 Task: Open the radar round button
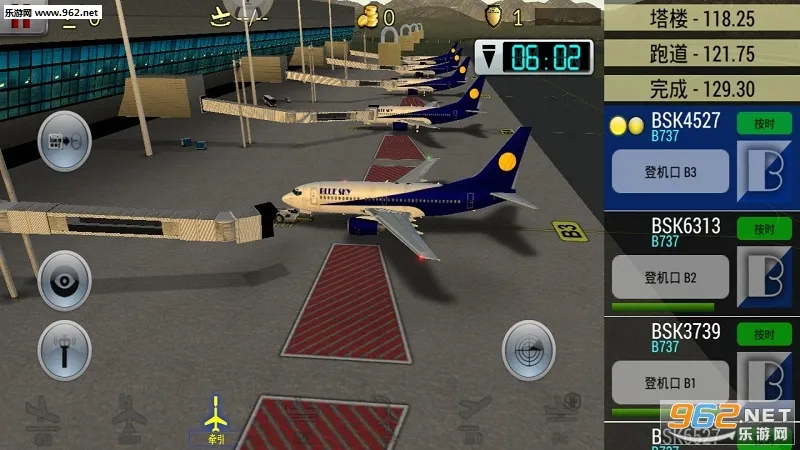(x=529, y=350)
